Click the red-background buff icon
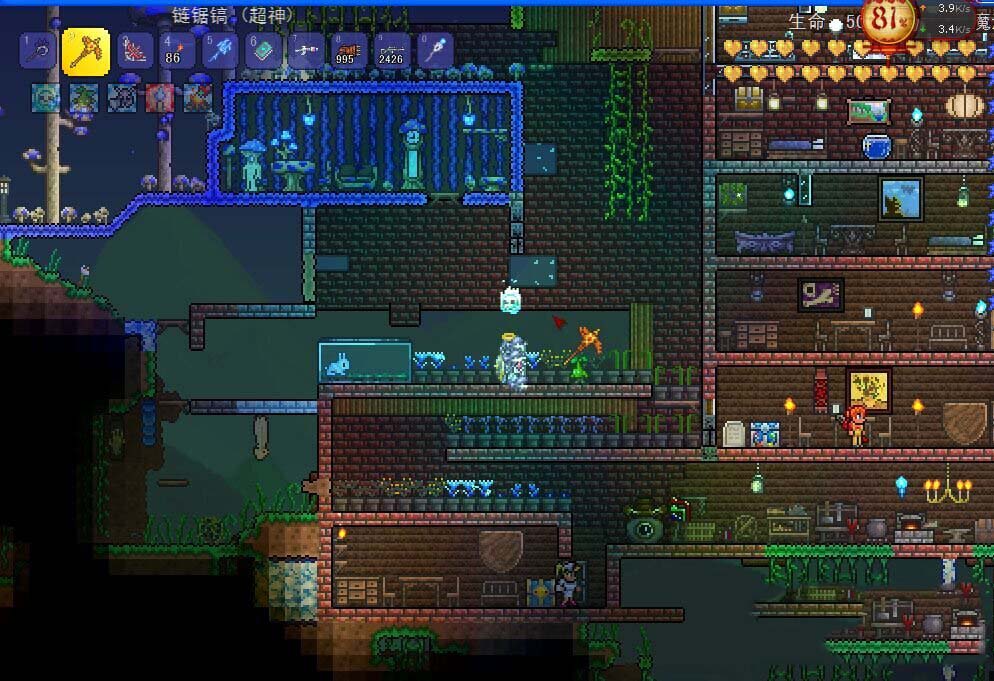994x681 pixels. coord(160,97)
